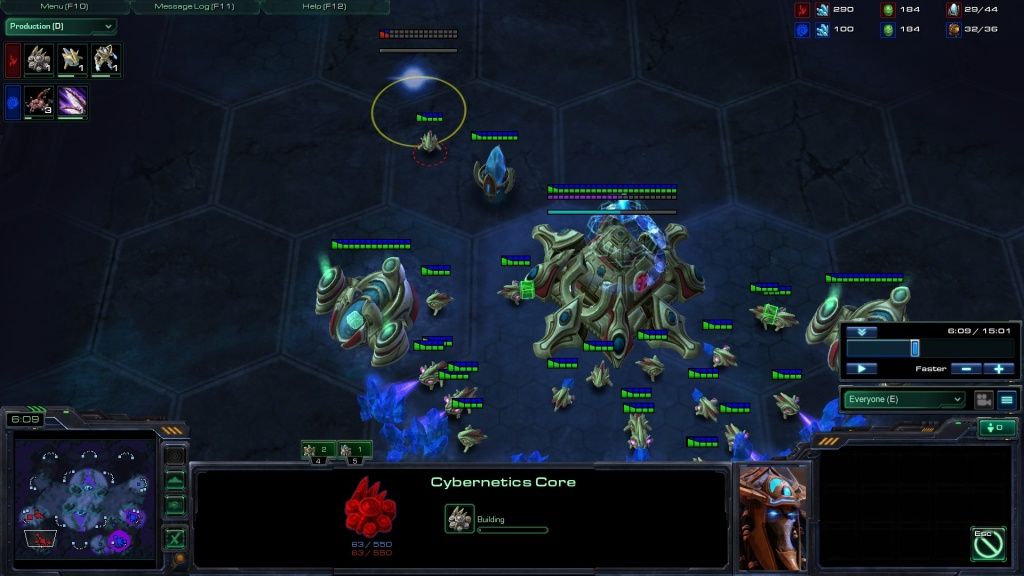Open the Help (F12) menu
This screenshot has height=576, width=1024.
325,7
